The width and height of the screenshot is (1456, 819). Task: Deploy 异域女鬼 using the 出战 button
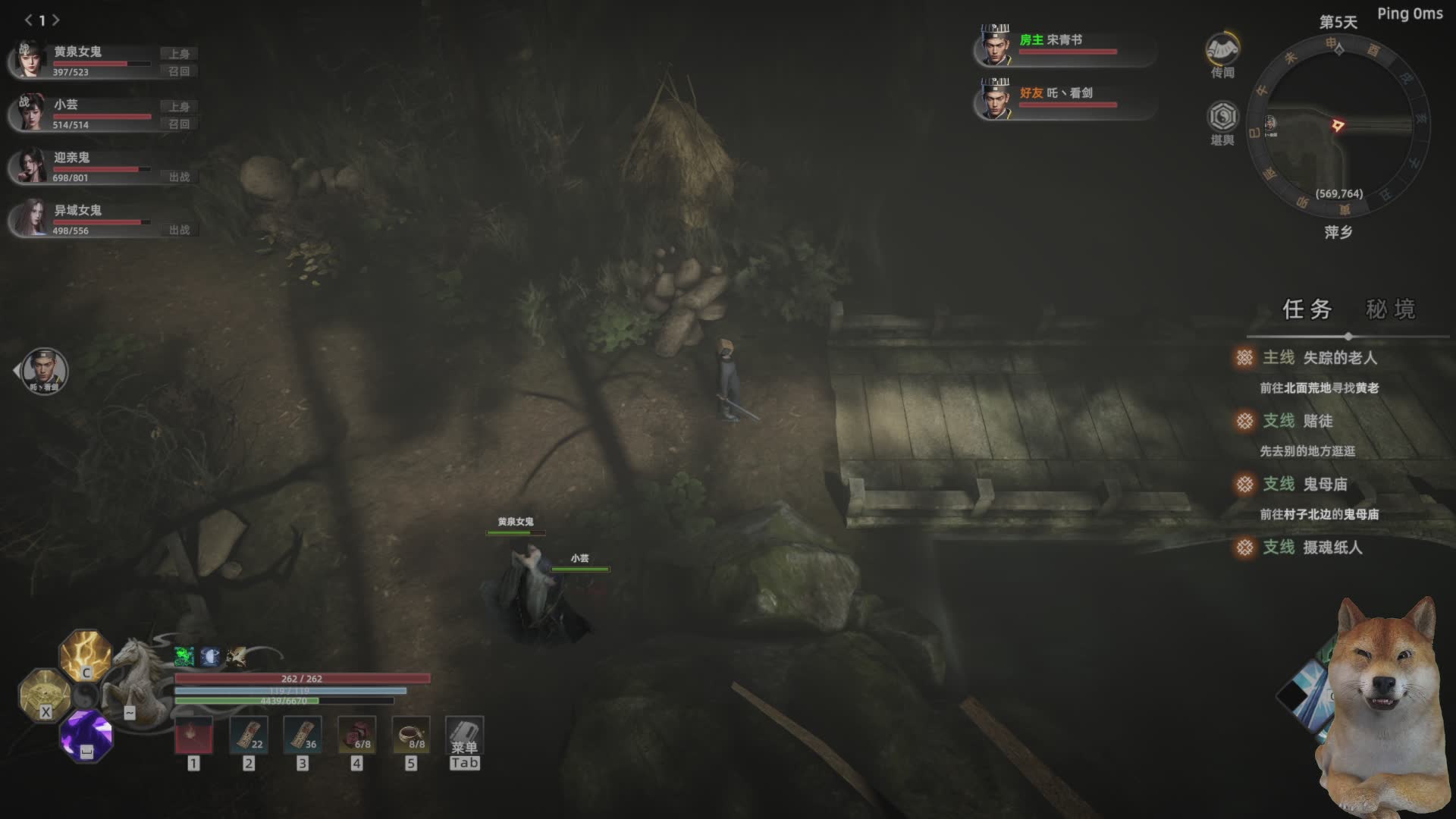pos(179,230)
